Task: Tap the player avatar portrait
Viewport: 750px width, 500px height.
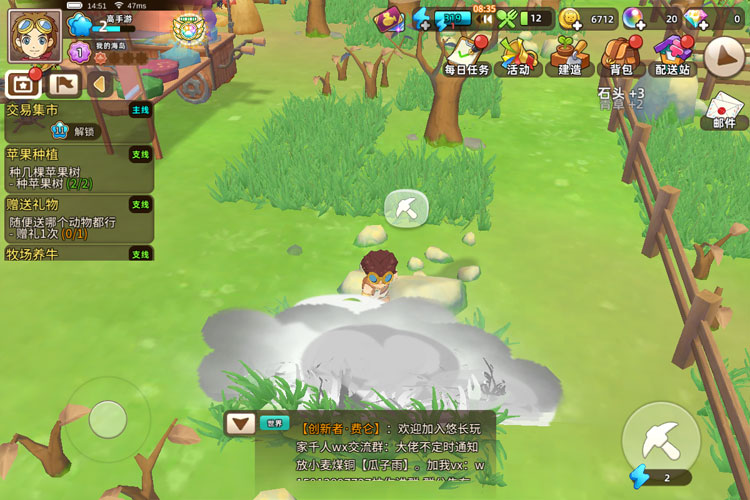Action: pos(35,35)
